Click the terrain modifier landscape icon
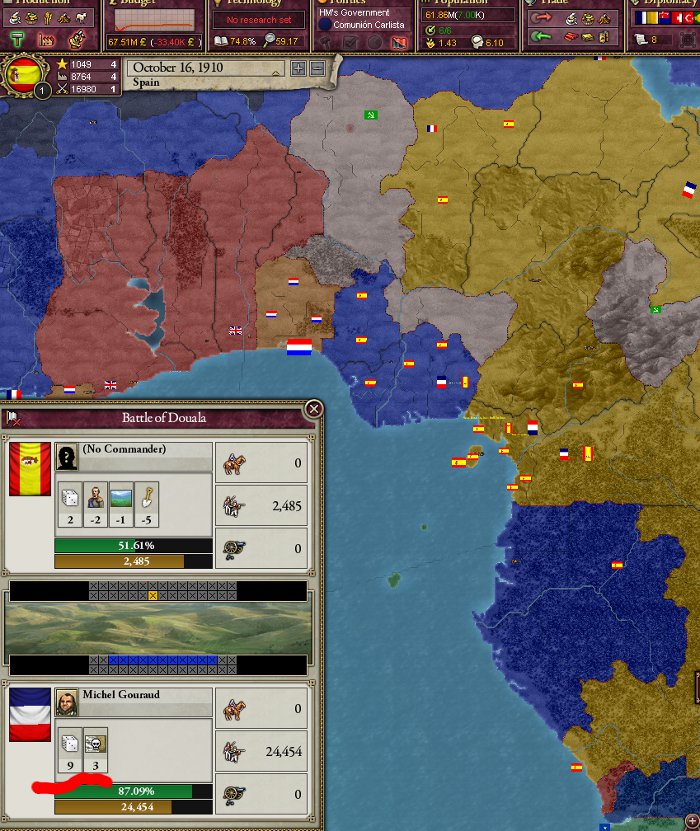The image size is (700, 831). 122,496
